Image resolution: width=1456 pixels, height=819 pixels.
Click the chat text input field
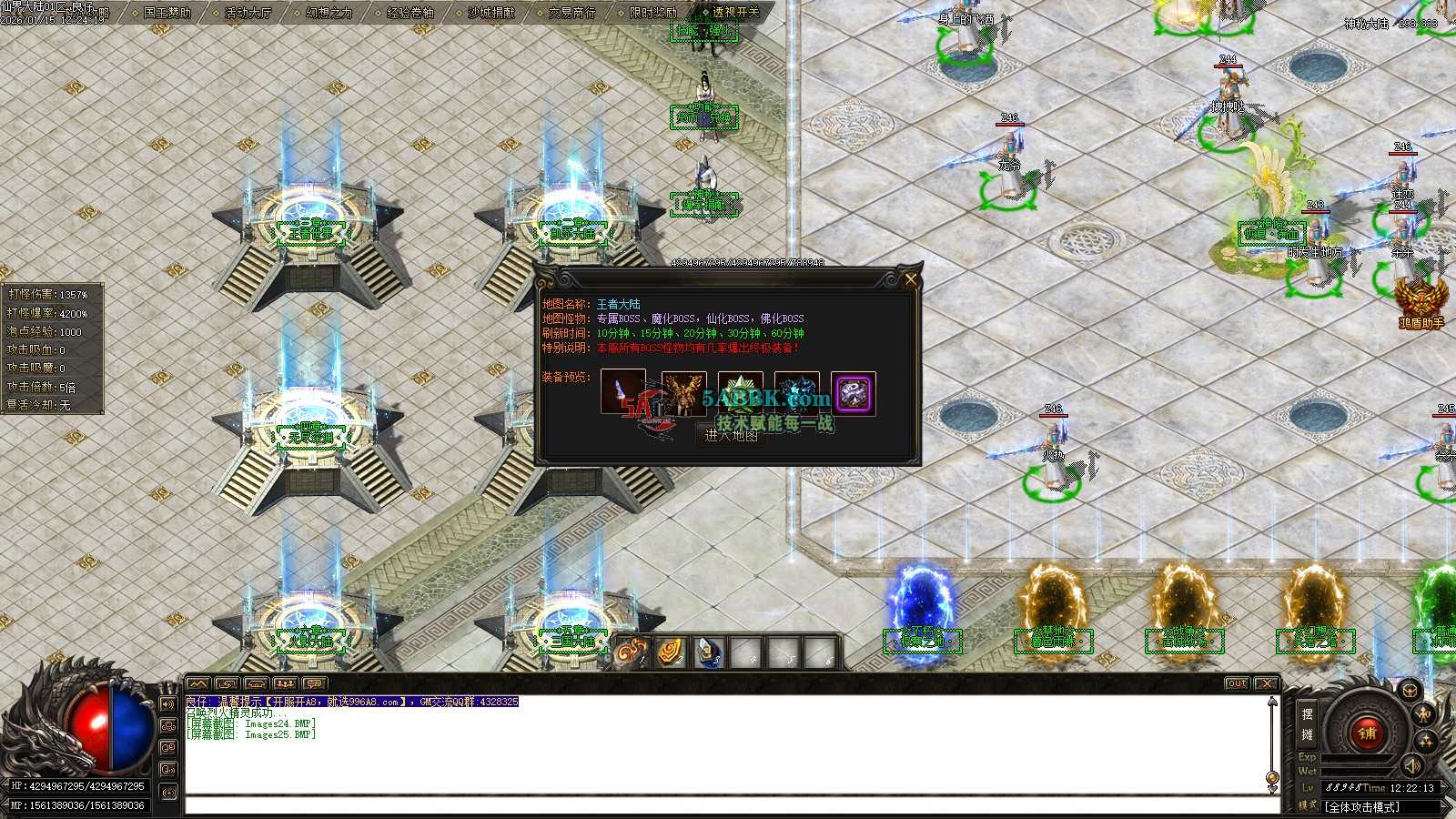(728, 805)
